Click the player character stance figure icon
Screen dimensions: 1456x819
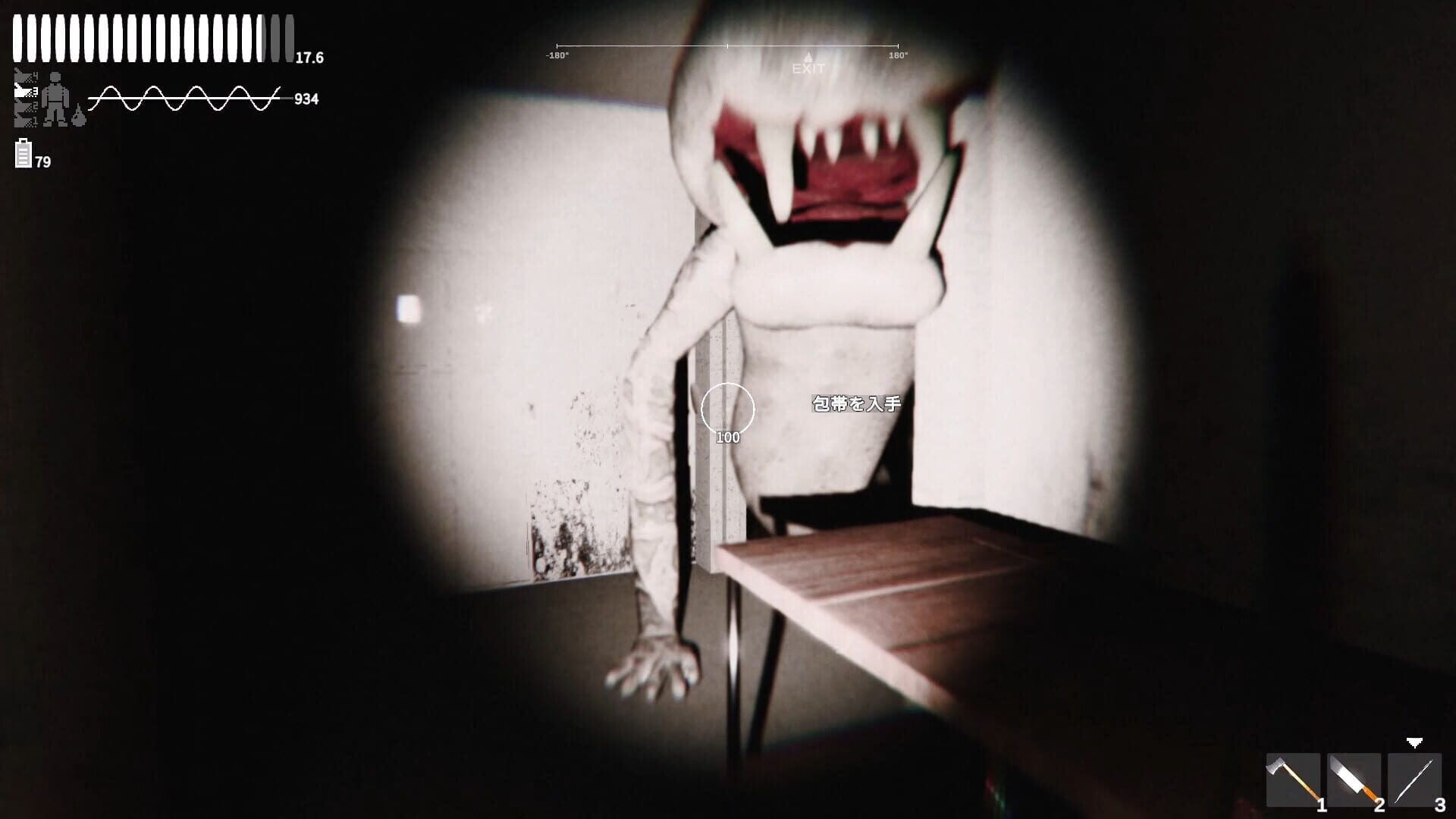pos(55,99)
